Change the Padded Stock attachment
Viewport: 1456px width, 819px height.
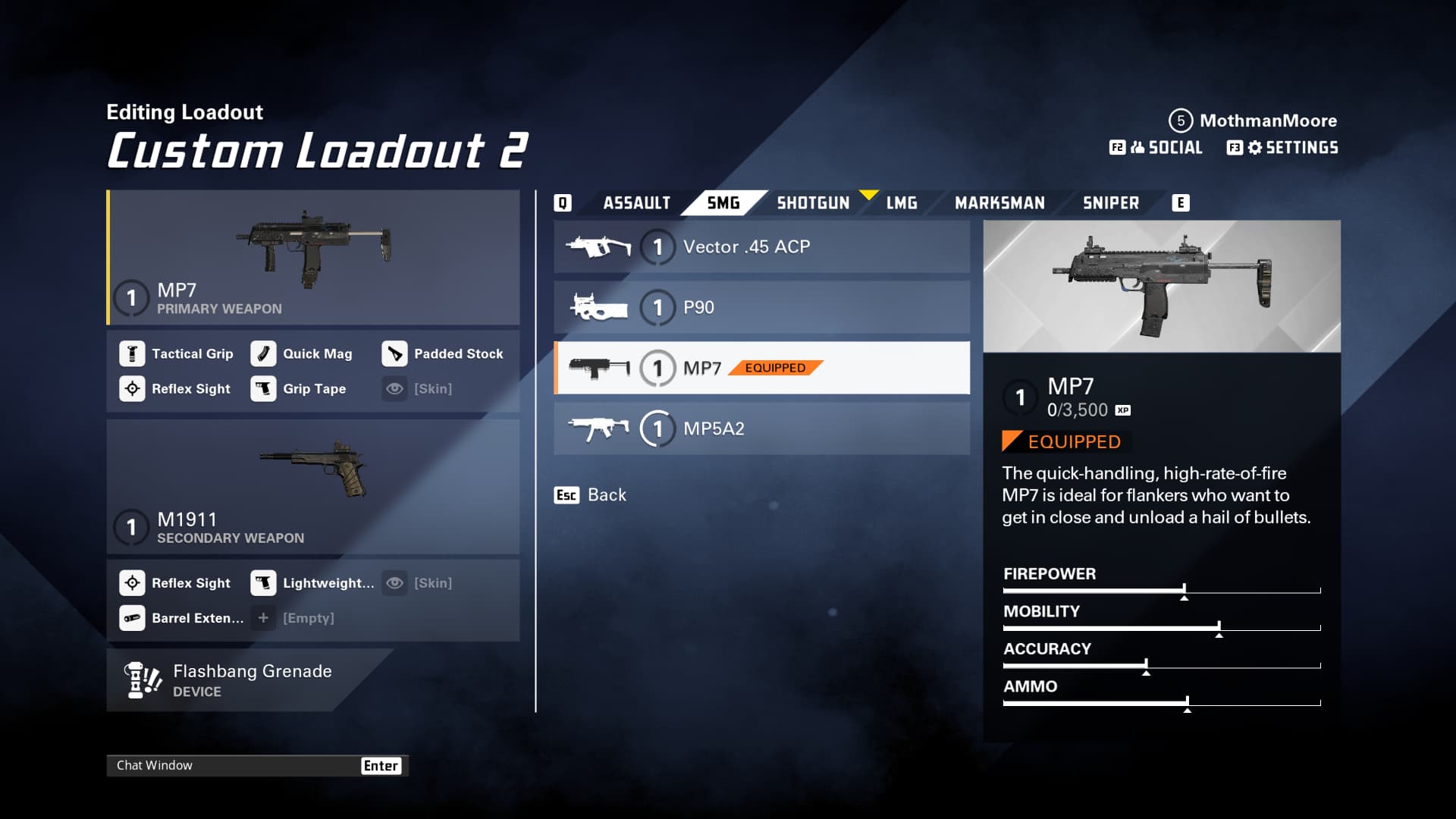[443, 354]
